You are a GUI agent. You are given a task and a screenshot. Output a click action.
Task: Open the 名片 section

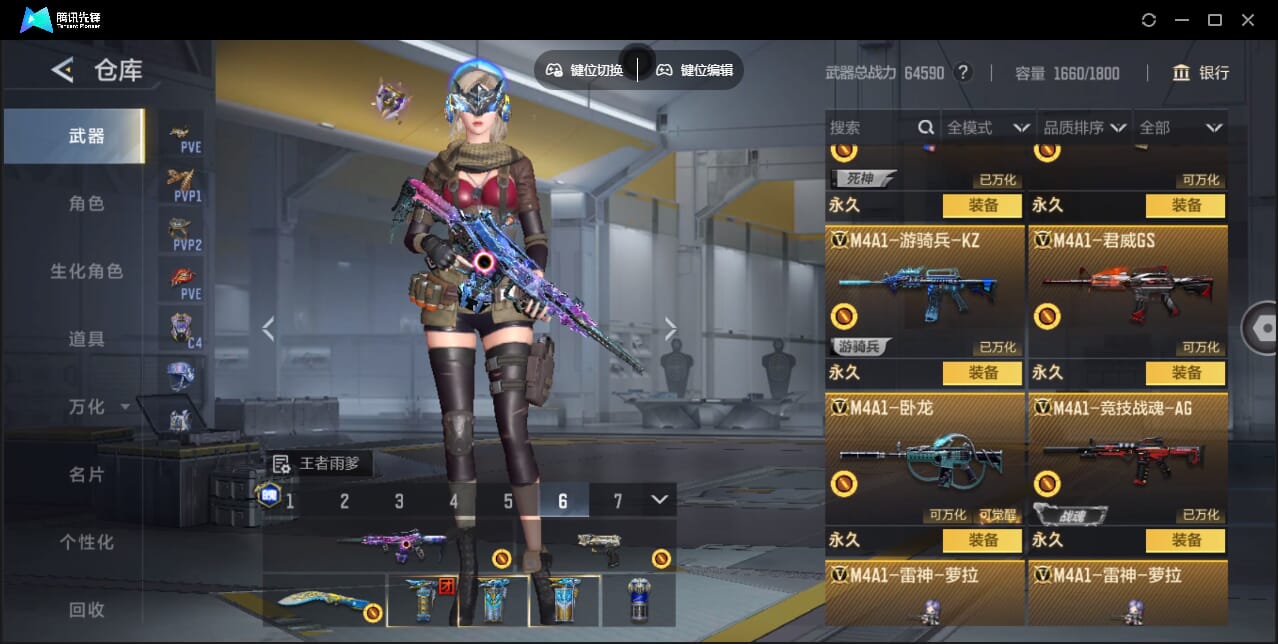point(86,475)
